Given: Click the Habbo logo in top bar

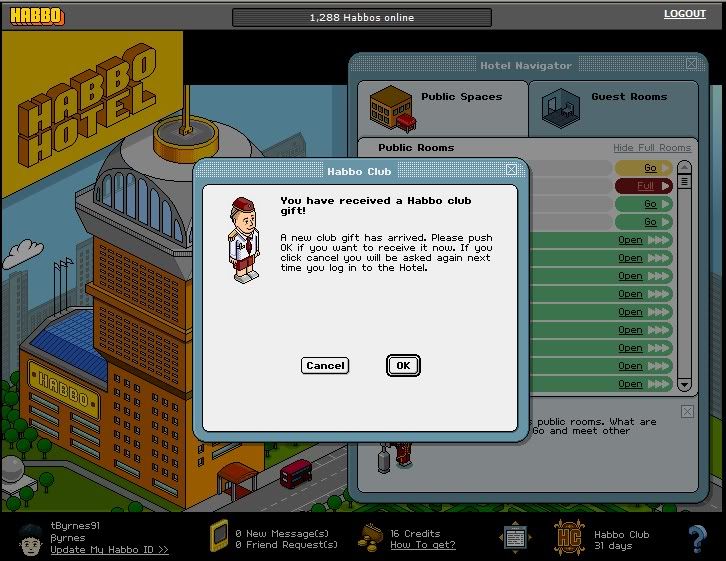Looking at the screenshot, I should click(36, 16).
